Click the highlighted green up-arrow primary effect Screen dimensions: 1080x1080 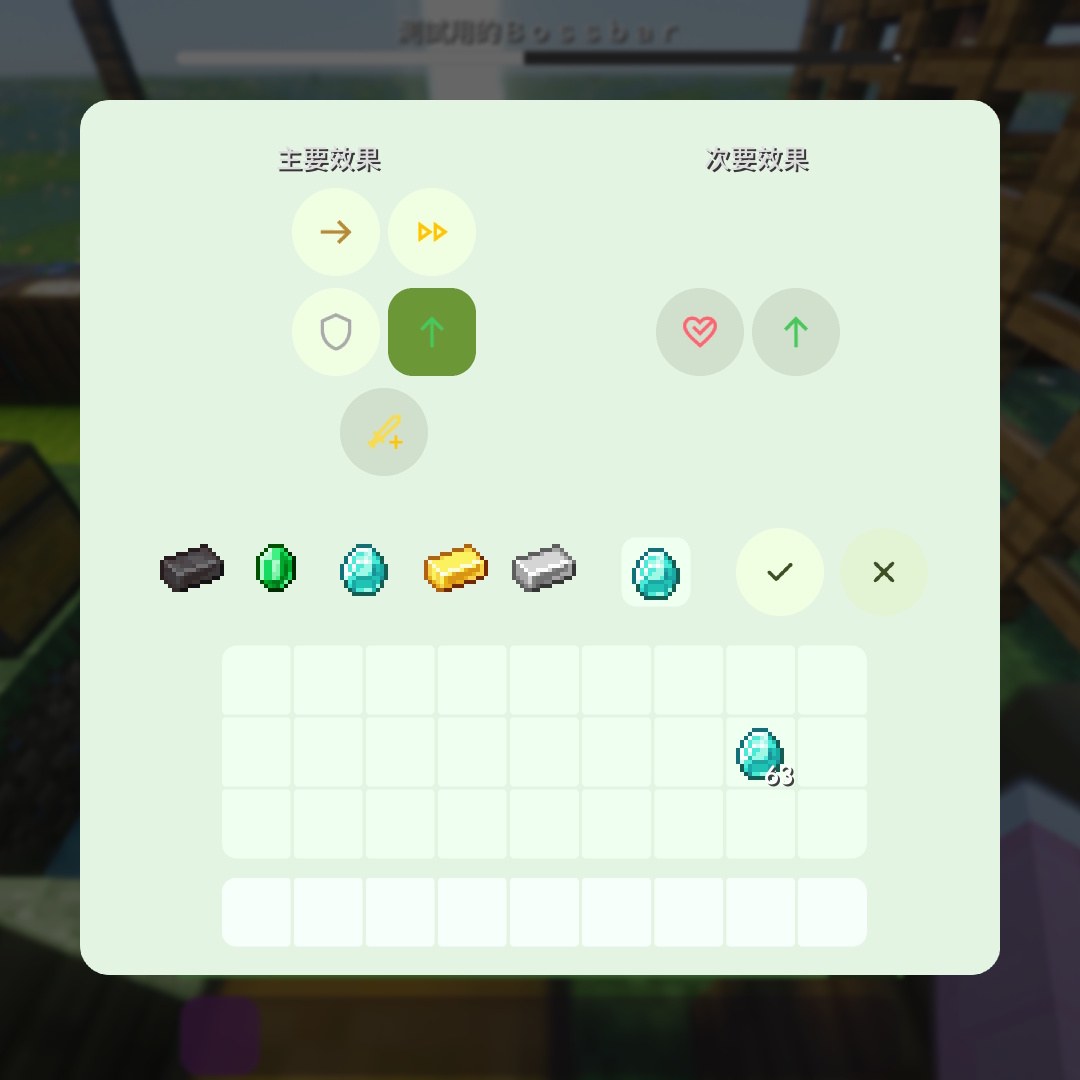432,332
